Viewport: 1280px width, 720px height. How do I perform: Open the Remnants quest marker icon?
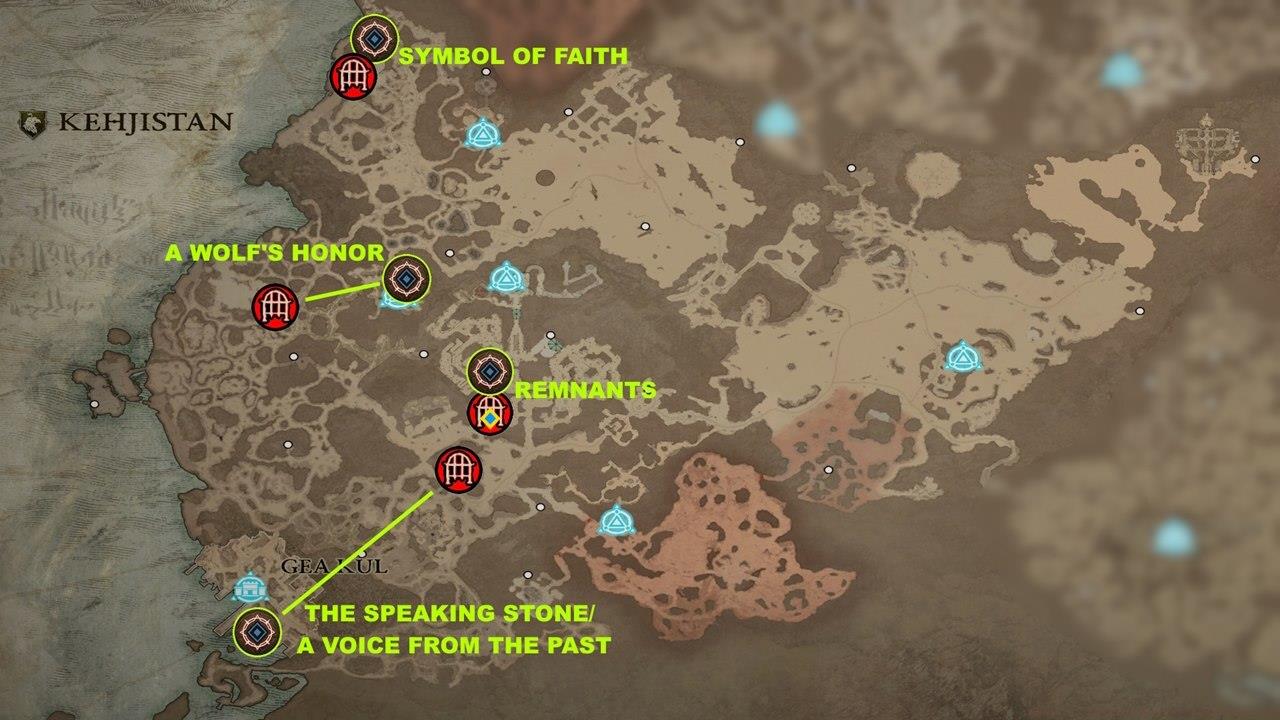(x=489, y=372)
